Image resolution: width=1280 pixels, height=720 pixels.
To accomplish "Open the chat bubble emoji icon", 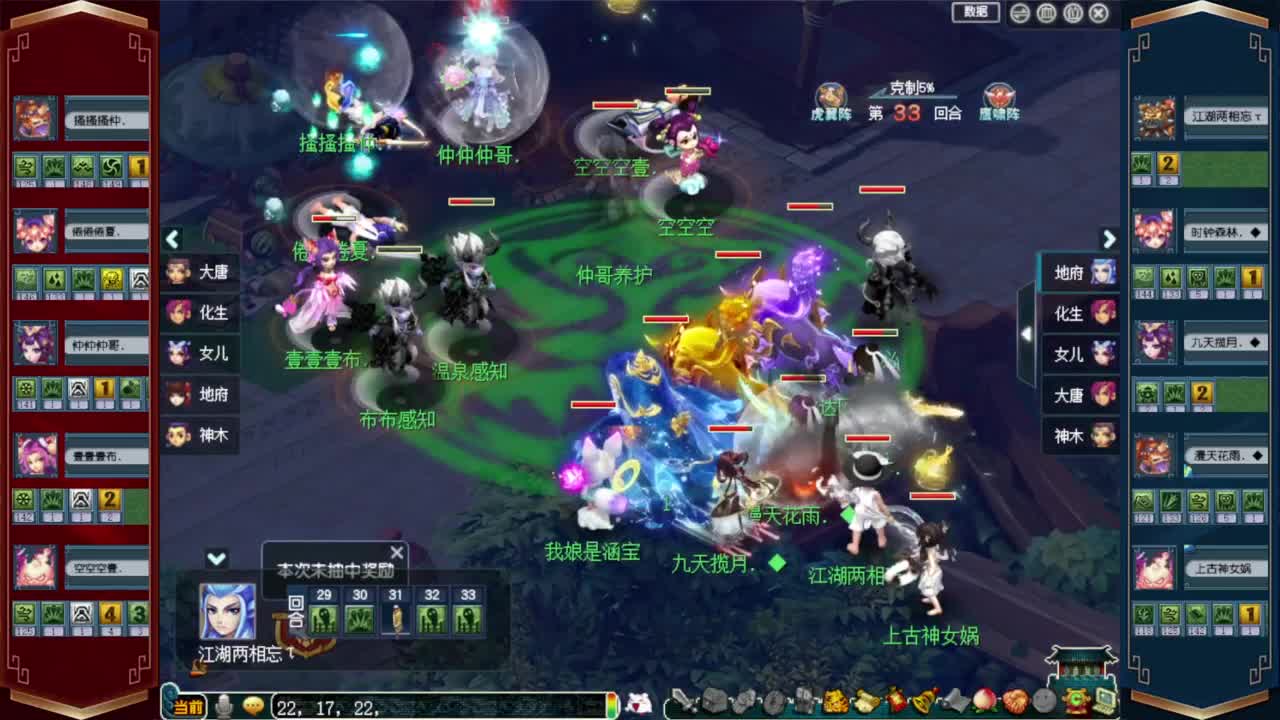I will point(253,706).
